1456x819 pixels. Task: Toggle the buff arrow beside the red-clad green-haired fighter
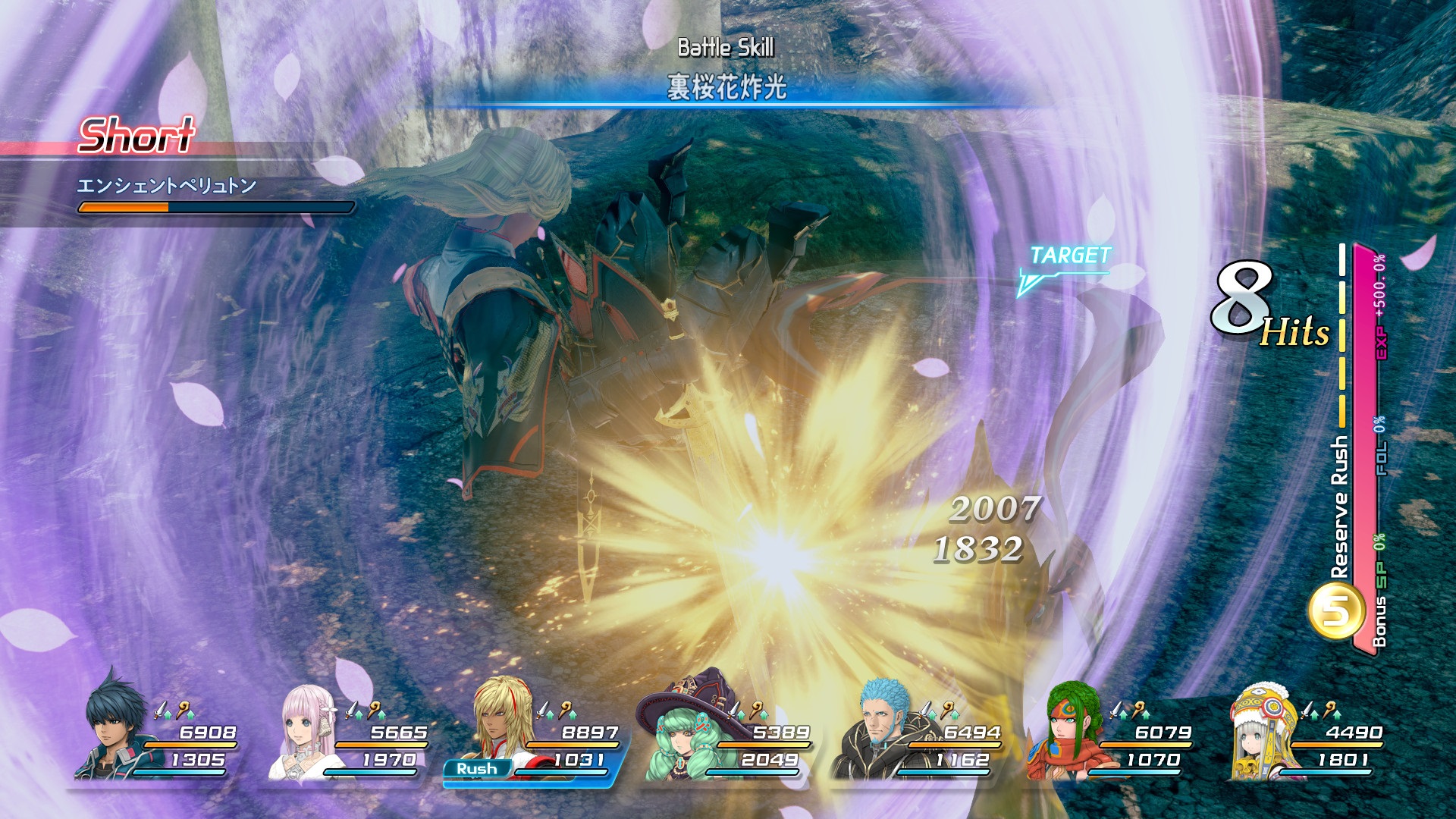coord(1123,714)
